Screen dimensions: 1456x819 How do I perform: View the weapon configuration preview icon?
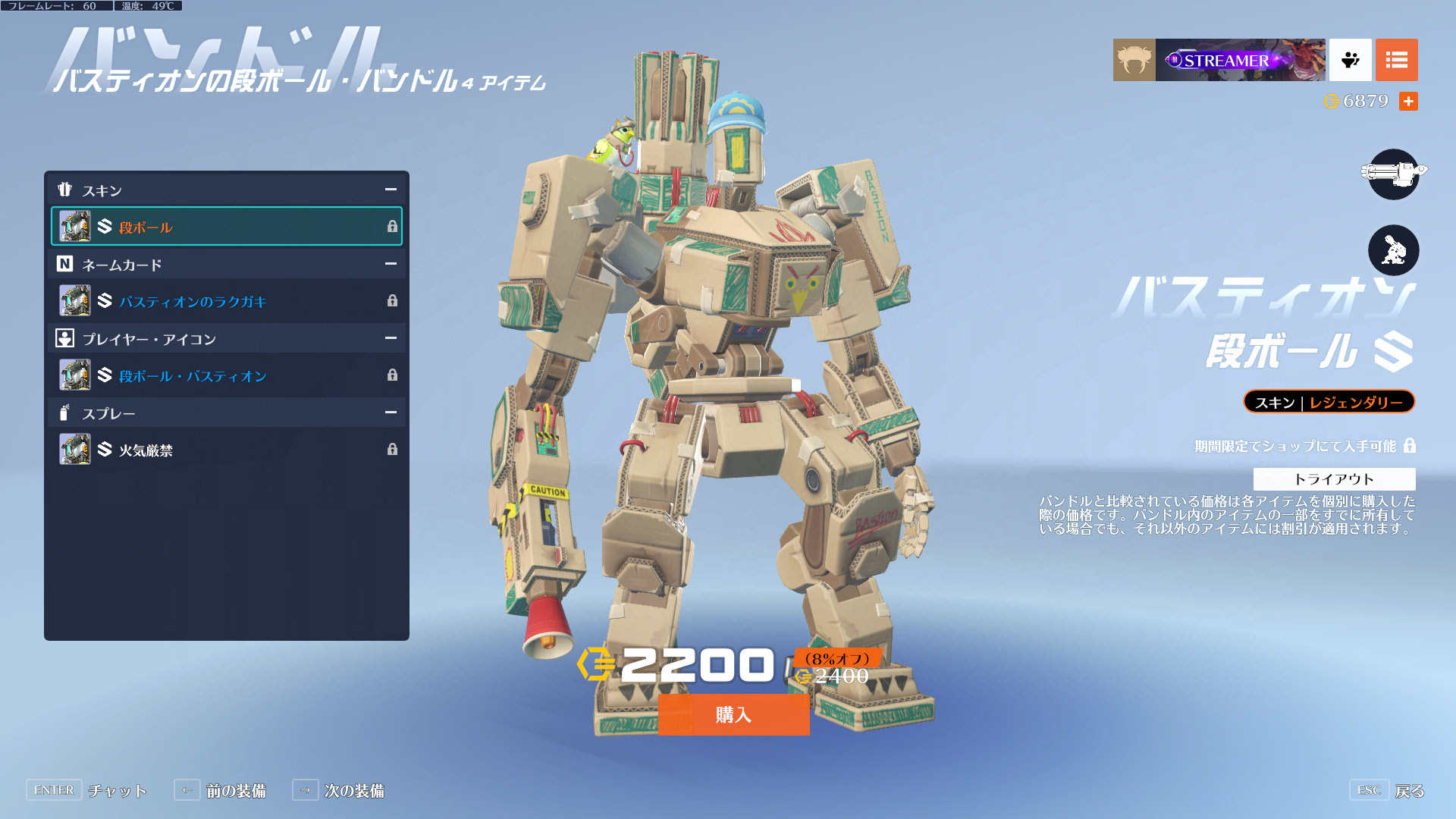pos(1393,174)
